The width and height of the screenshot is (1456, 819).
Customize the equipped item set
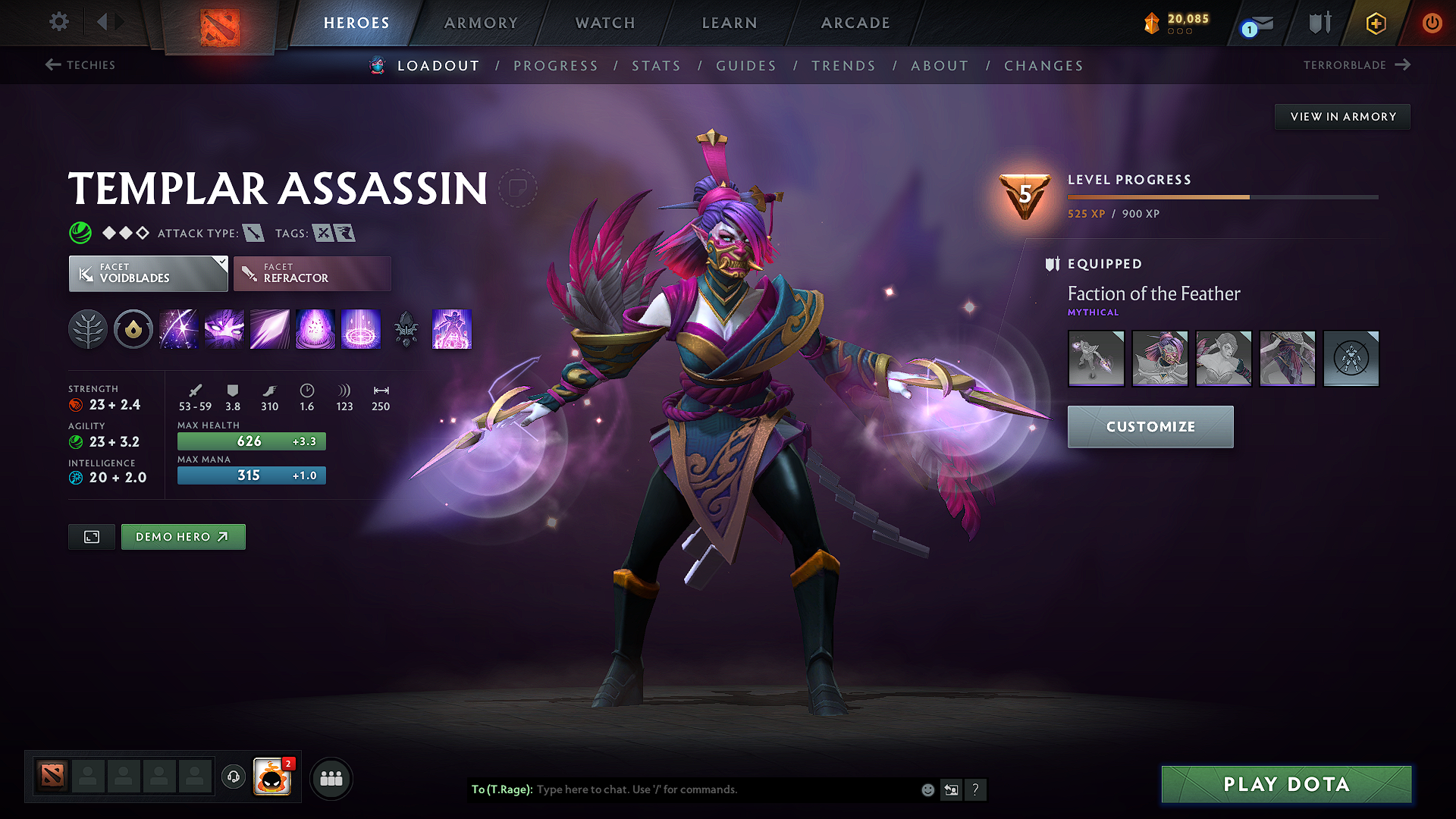[1150, 427]
